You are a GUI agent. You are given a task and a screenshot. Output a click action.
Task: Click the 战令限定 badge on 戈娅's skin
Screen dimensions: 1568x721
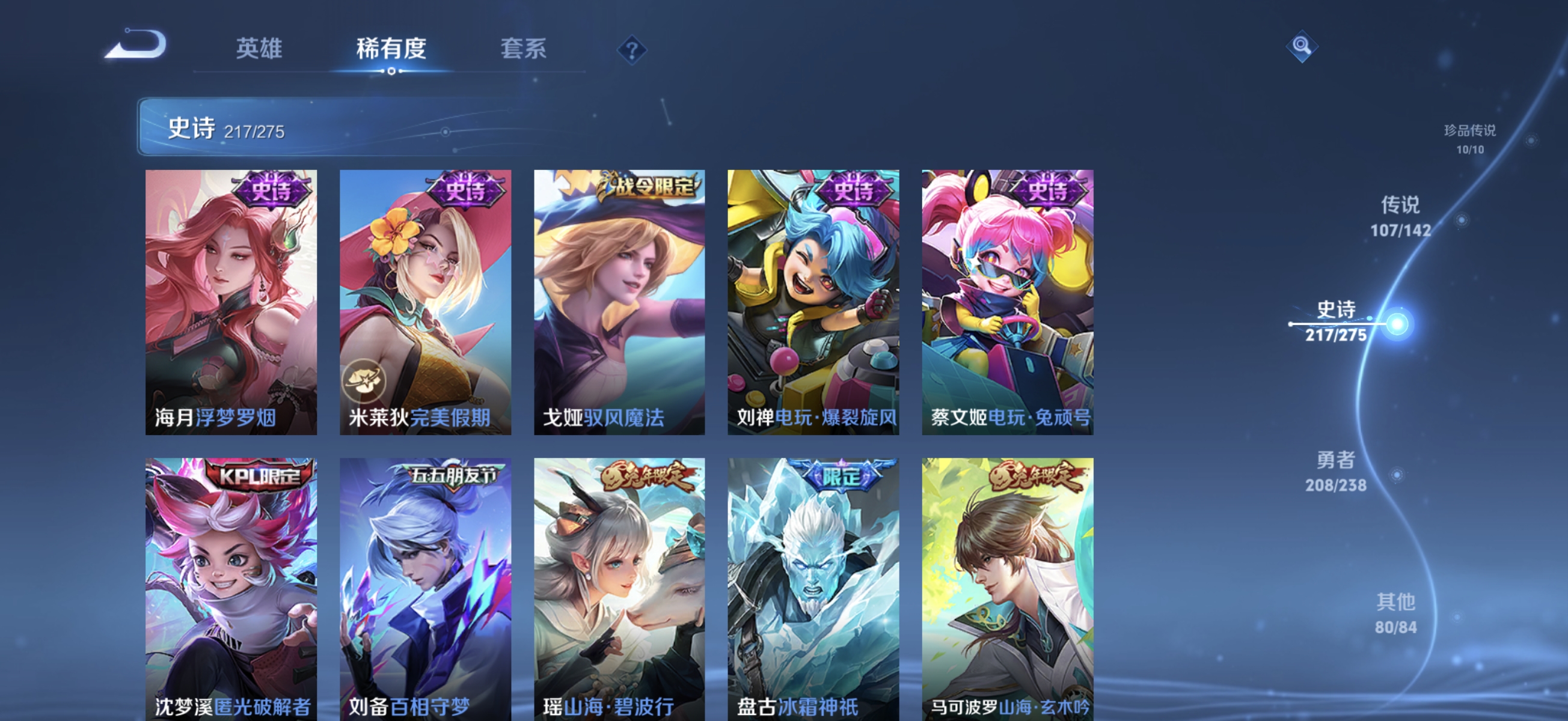[x=646, y=187]
